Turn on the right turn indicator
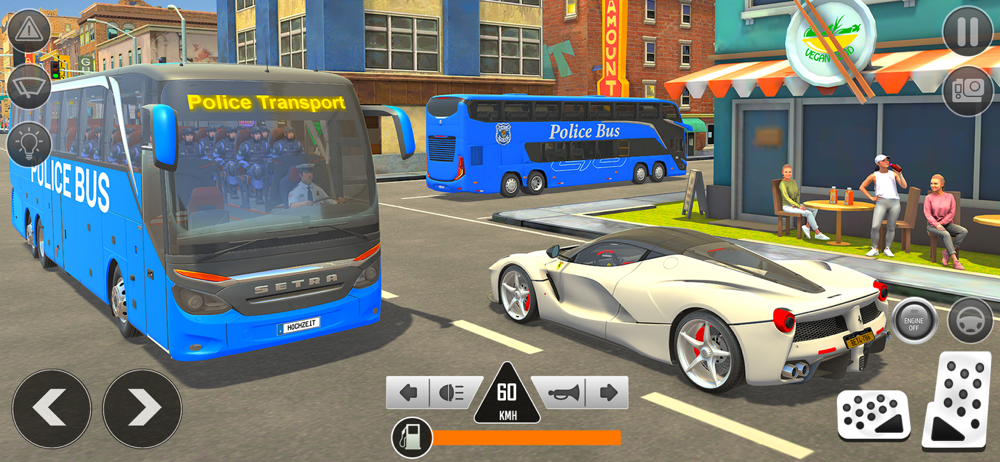Viewport: 1000px width, 462px height. [606, 393]
